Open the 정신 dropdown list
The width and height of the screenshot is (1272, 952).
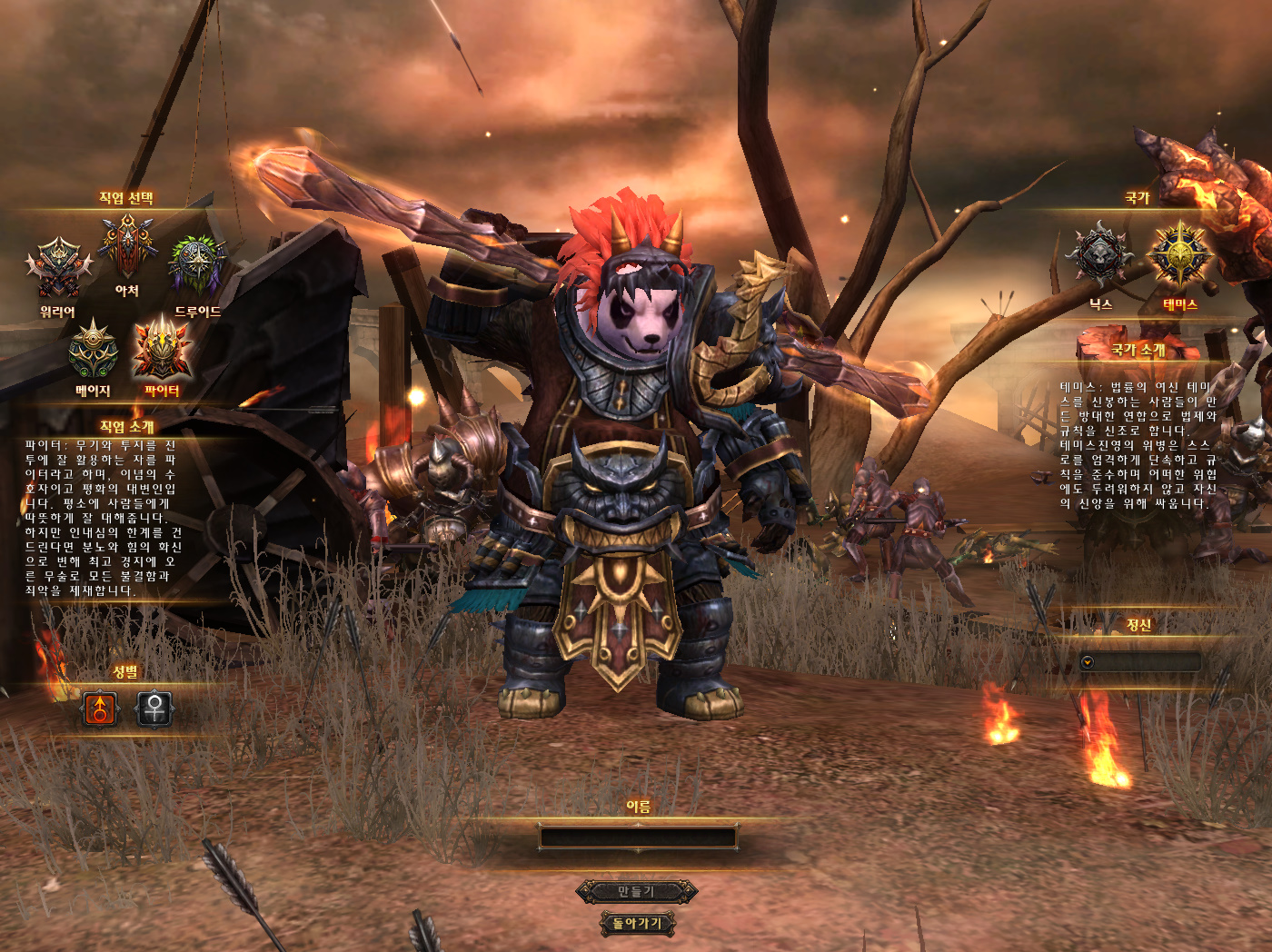[x=1088, y=662]
